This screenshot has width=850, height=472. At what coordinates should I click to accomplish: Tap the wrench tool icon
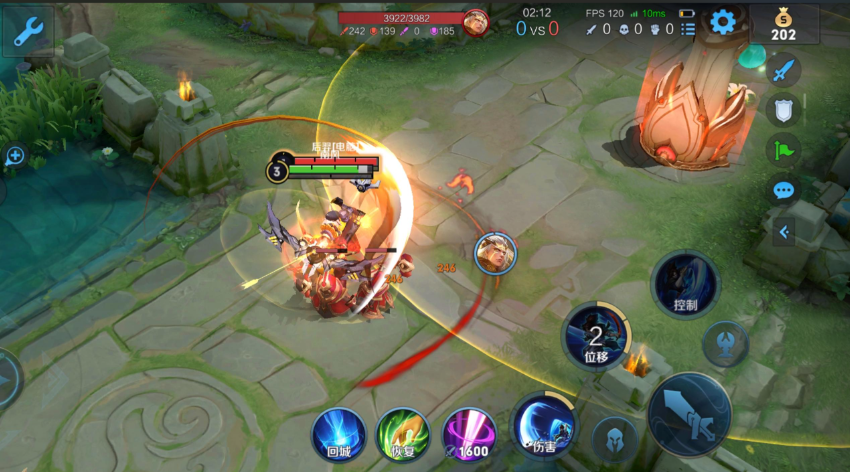click(27, 31)
